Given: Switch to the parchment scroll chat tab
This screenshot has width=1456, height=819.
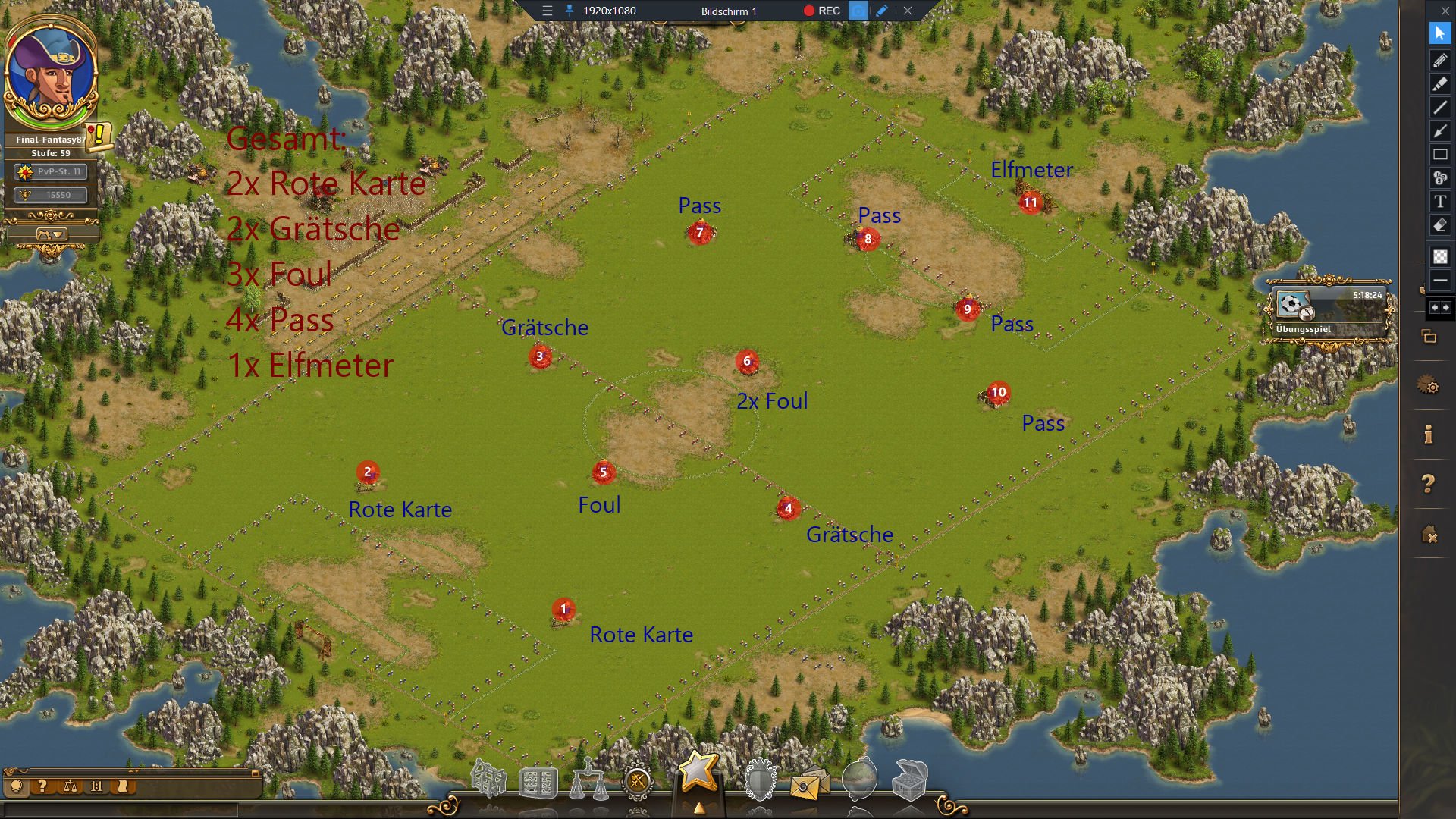Looking at the screenshot, I should (x=123, y=786).
